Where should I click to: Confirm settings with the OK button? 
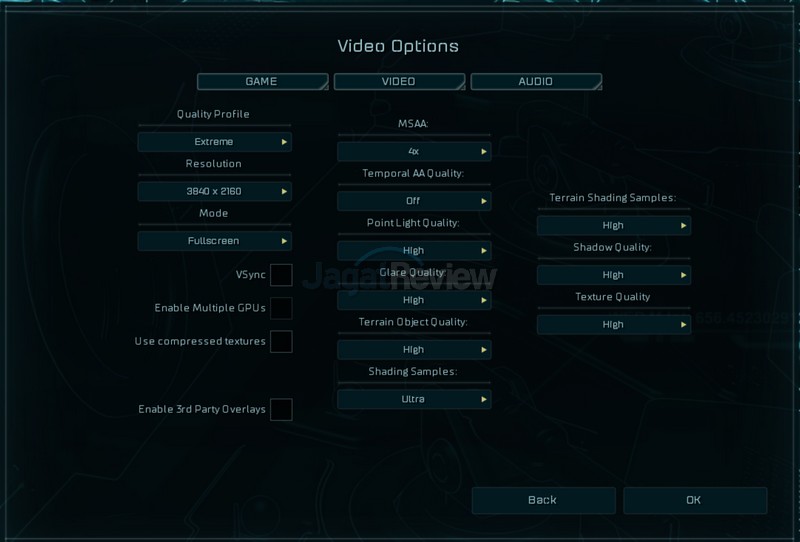point(694,500)
